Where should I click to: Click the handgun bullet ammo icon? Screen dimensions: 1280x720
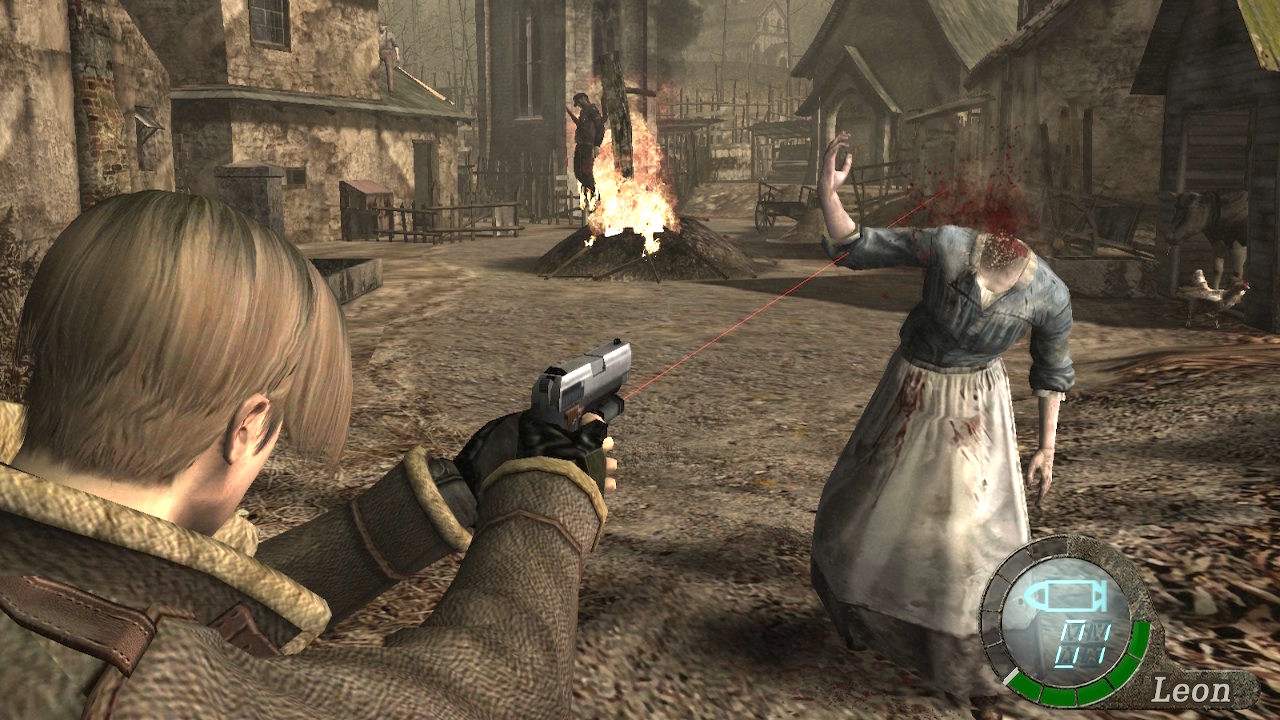pyautogui.click(x=1067, y=597)
